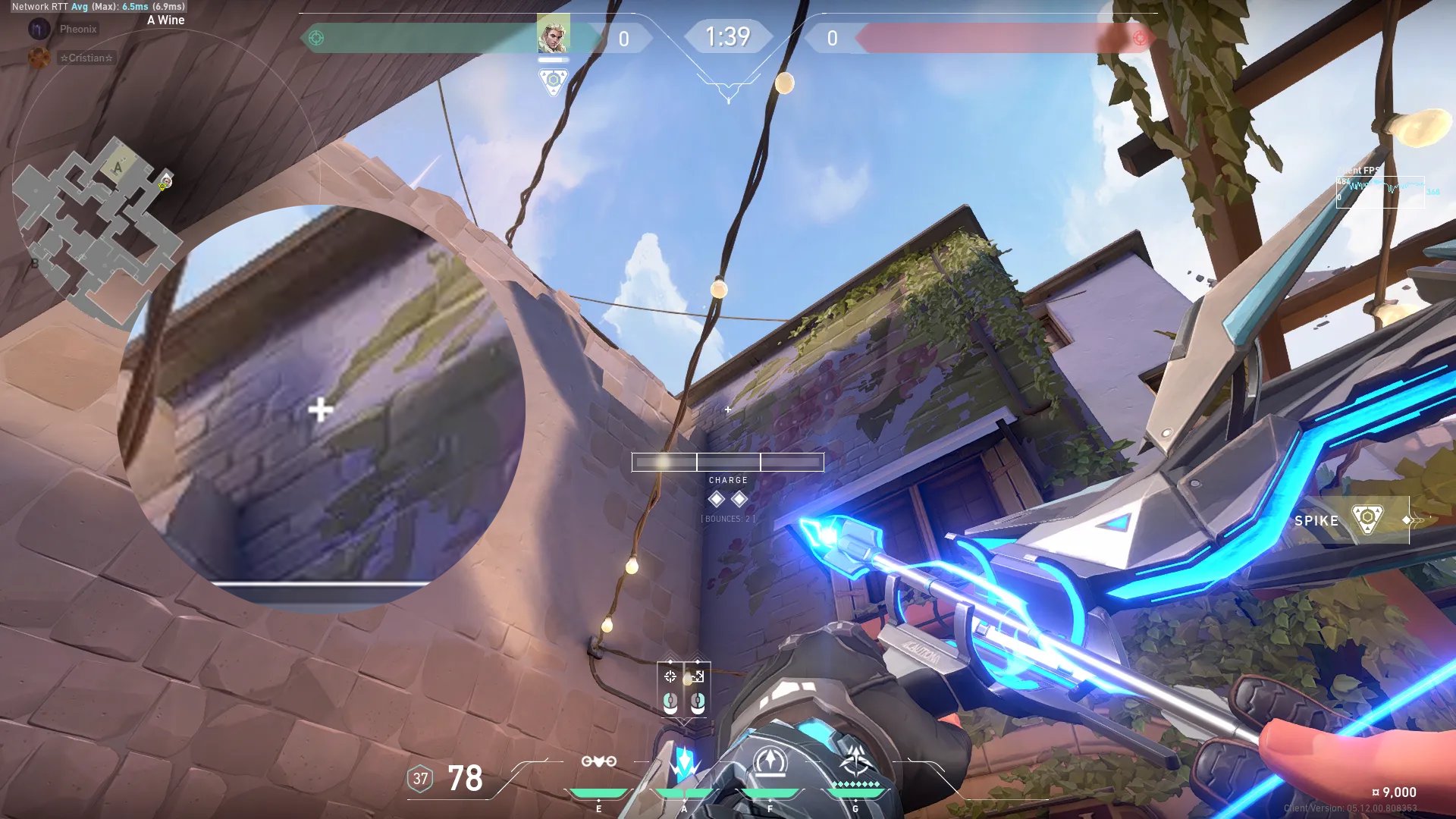Choose the Recon Bolt ability icon
This screenshot has height=819, width=1456.
coord(770,762)
